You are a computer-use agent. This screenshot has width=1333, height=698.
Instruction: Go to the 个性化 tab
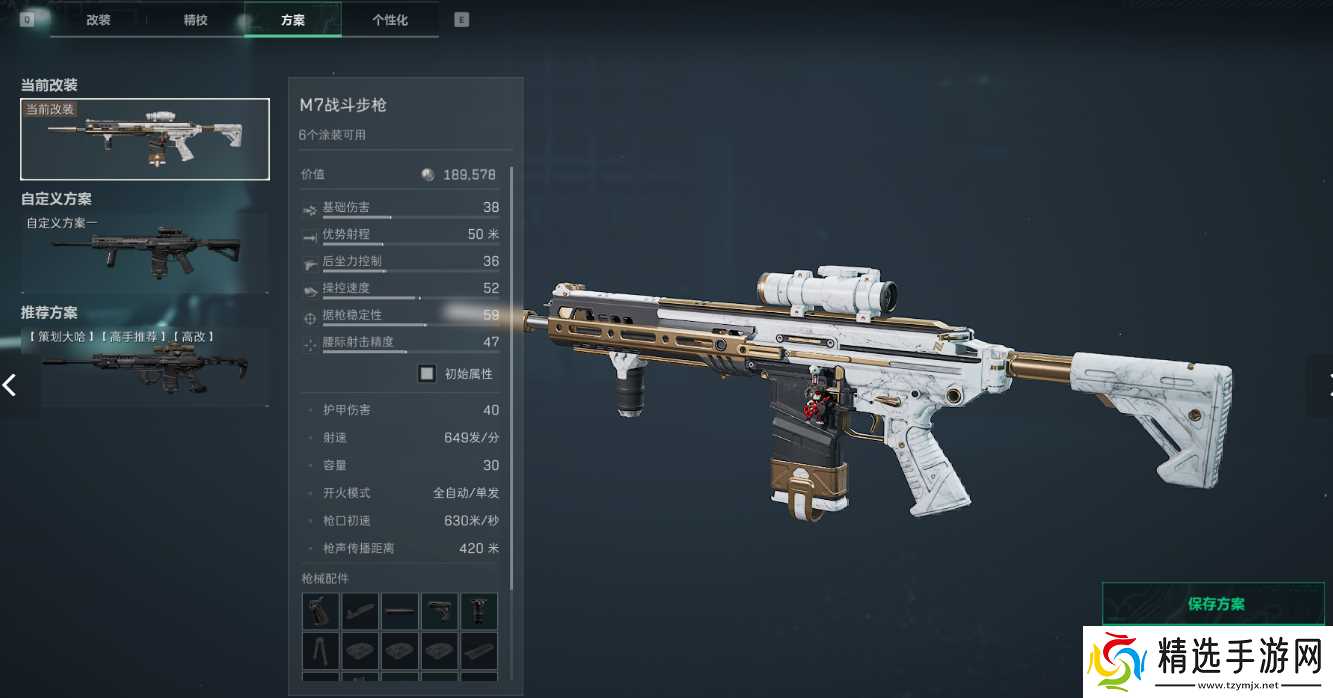389,20
